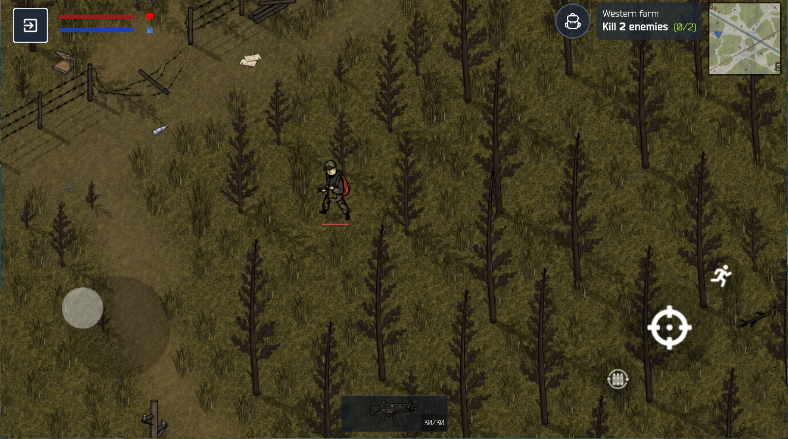Select the rifle weapon slot

click(394, 411)
